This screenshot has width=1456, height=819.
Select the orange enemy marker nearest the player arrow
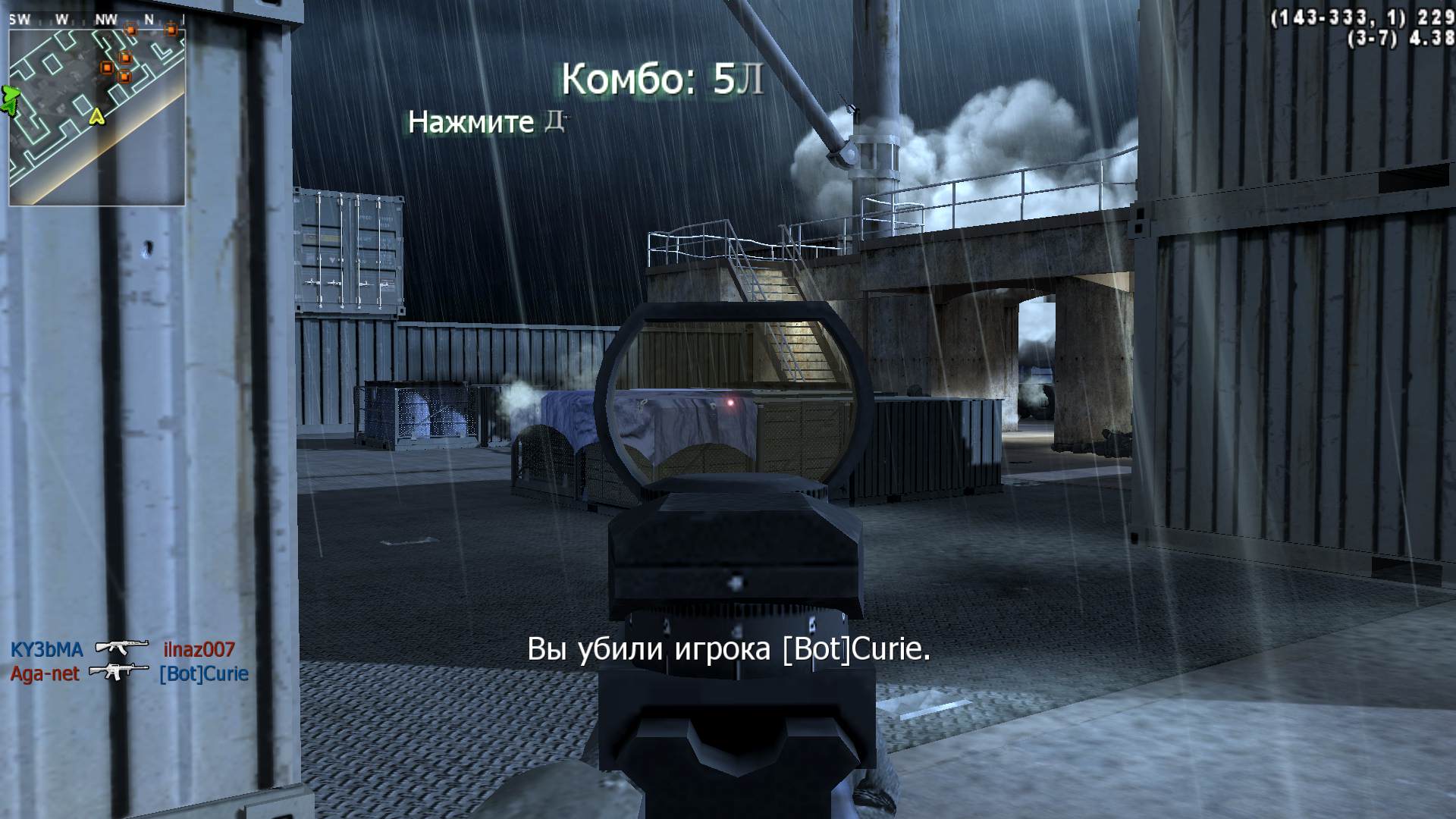click(124, 76)
